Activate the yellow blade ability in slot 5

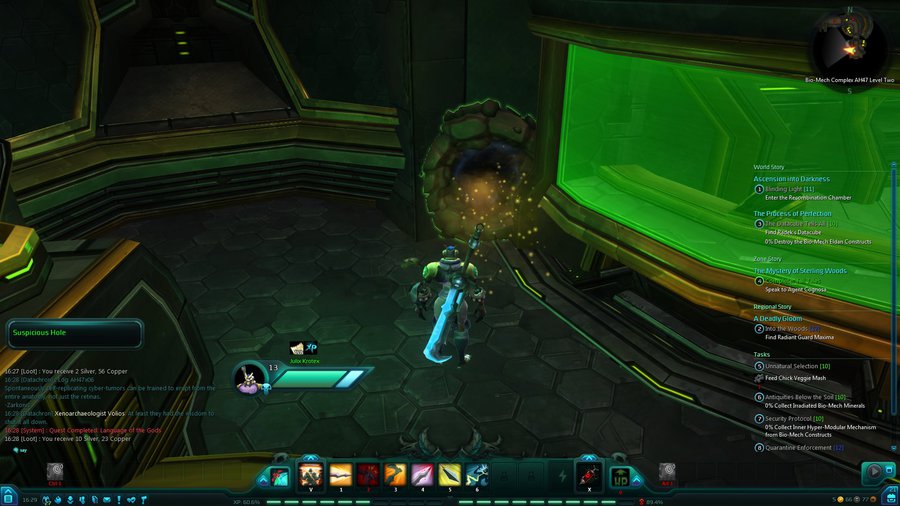(x=450, y=475)
